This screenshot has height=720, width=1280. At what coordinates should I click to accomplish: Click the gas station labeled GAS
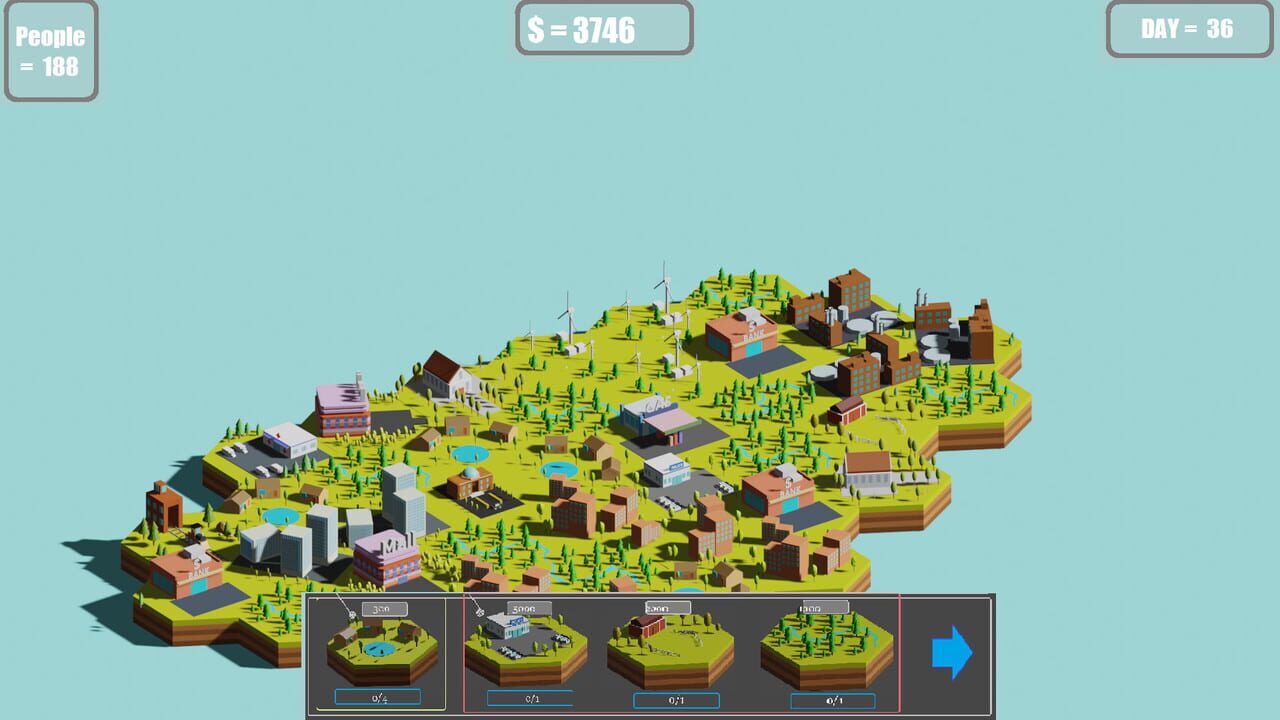[655, 410]
